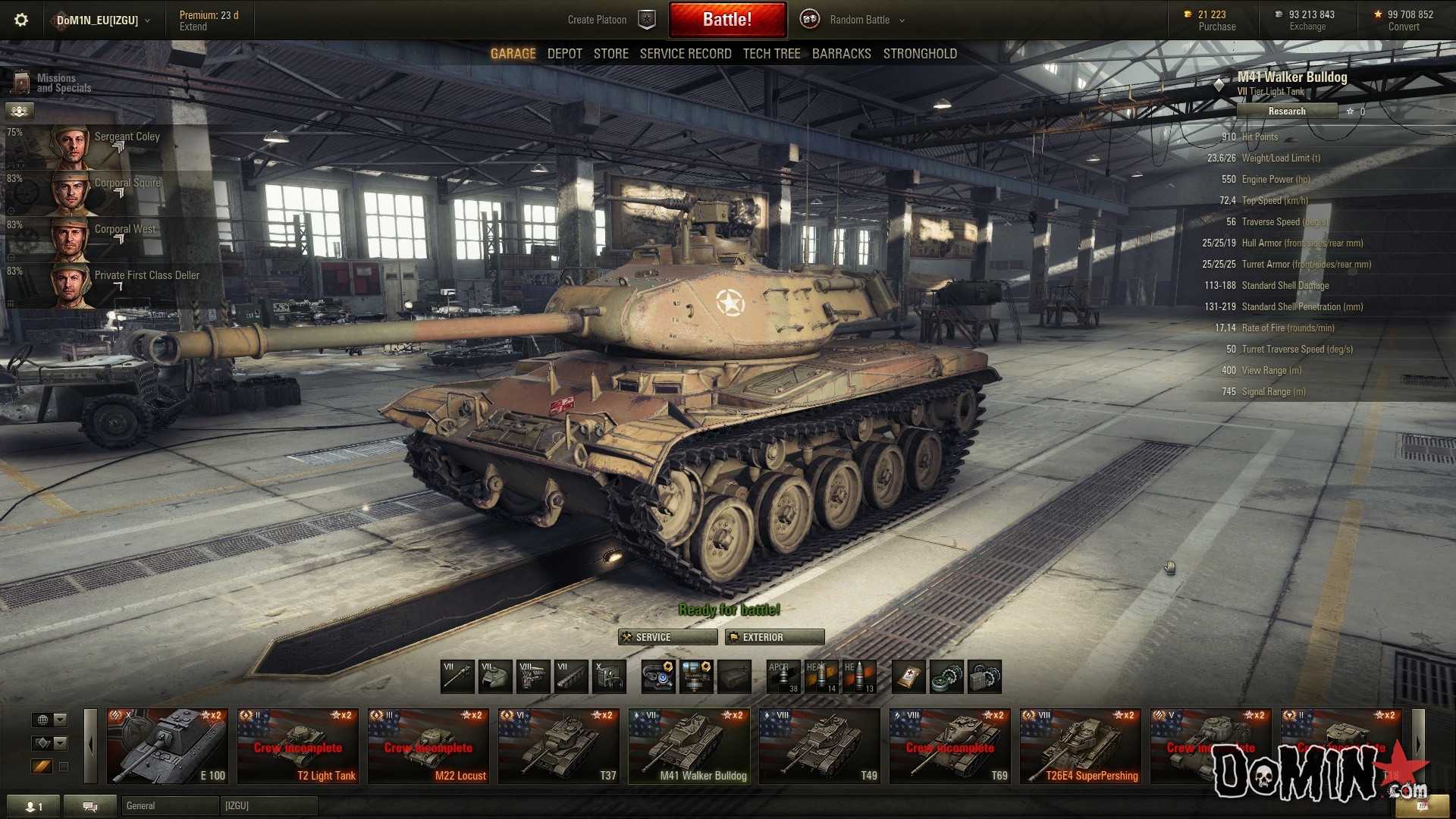This screenshot has height=819, width=1456.
Task: Open the Store tab
Action: click(610, 54)
